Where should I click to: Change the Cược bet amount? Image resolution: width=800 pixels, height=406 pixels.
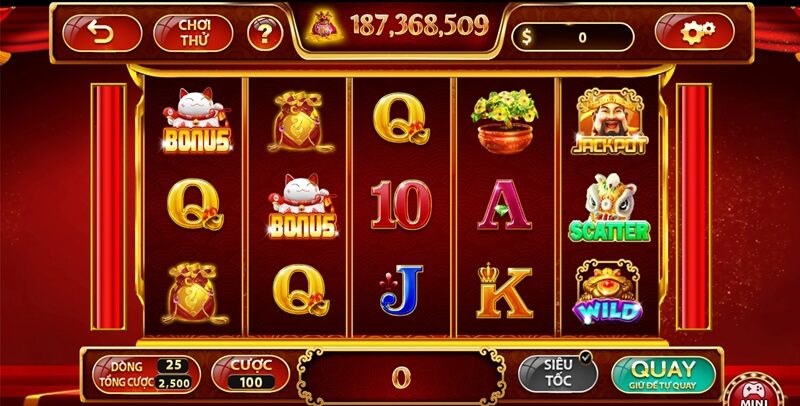[250, 373]
